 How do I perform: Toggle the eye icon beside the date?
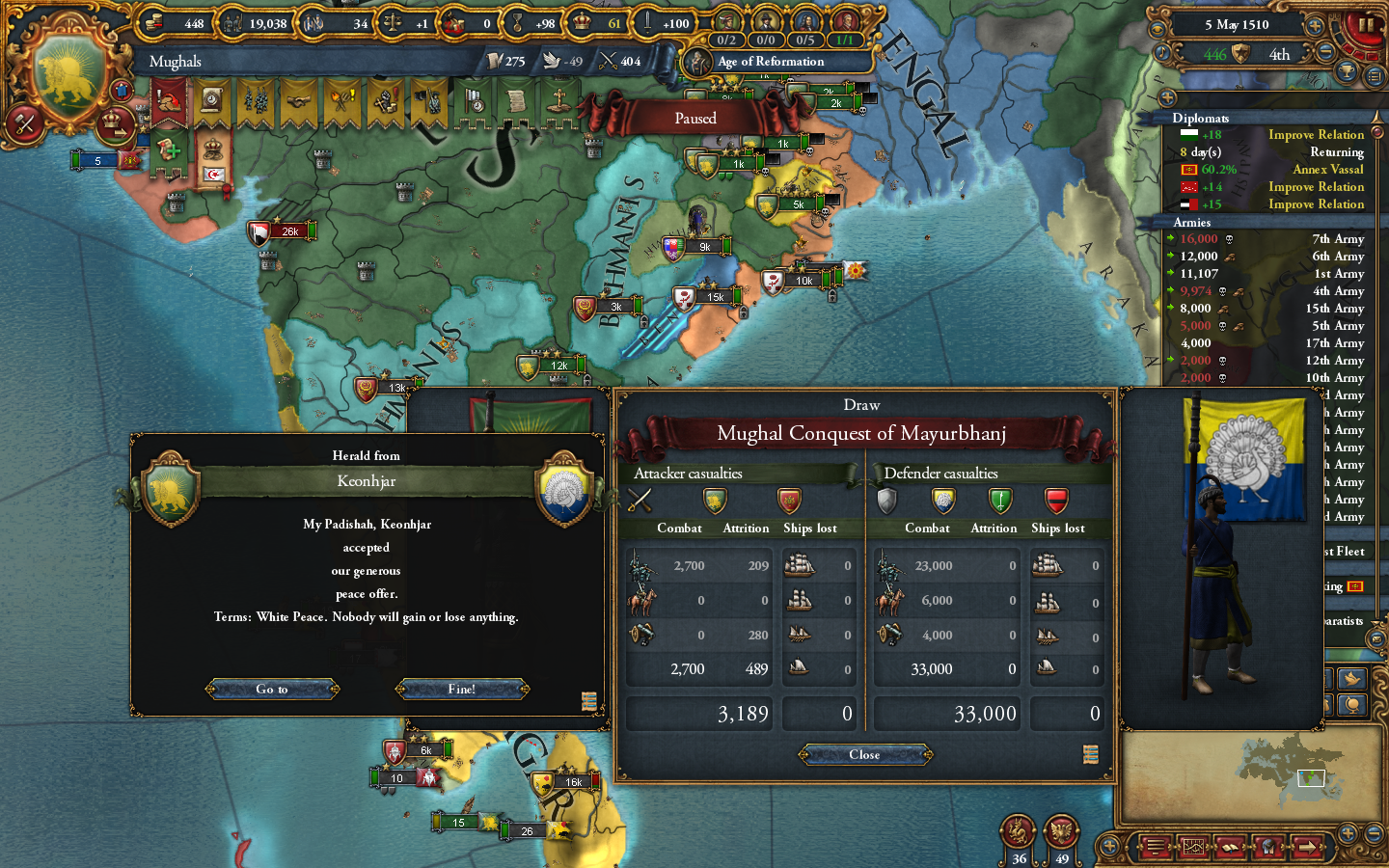[x=1157, y=29]
